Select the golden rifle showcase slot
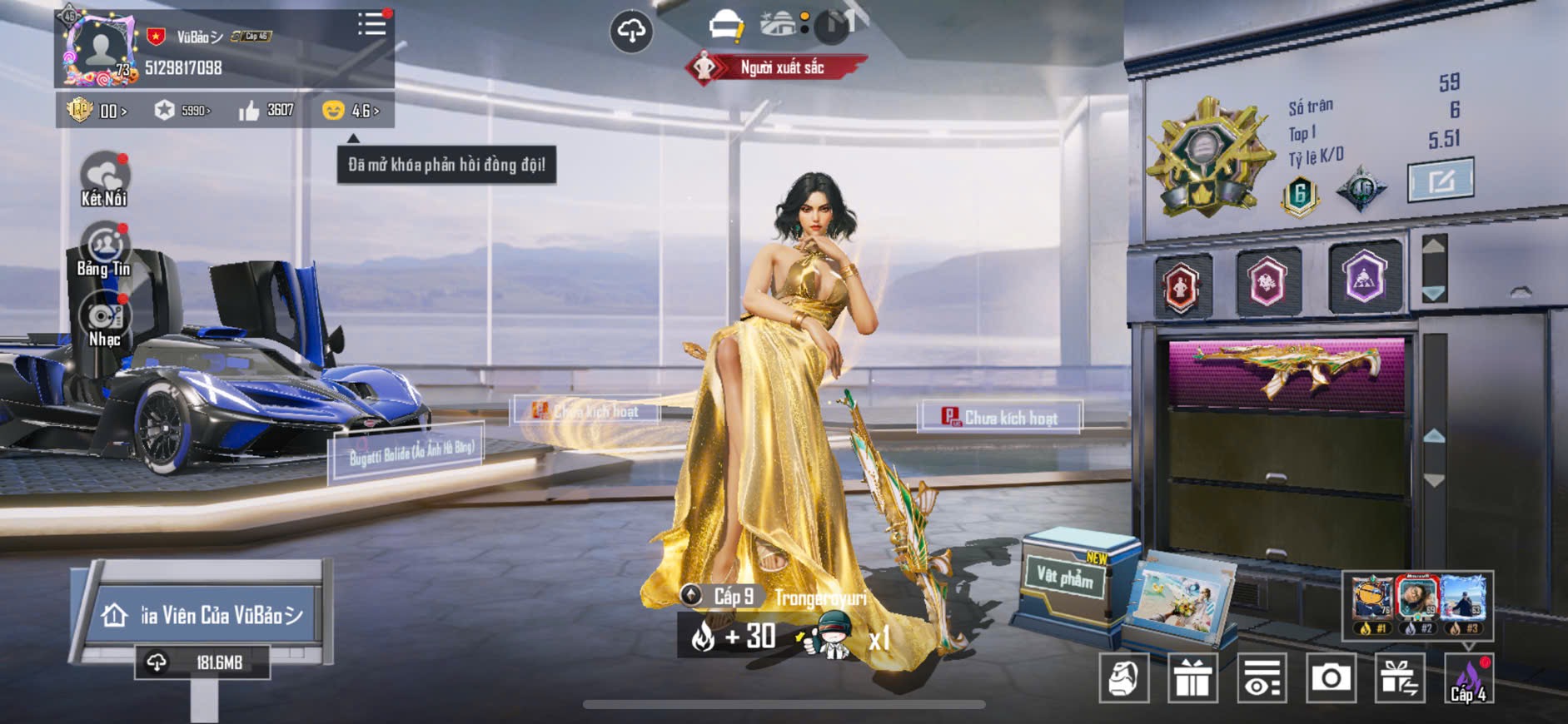This screenshot has height=724, width=1568. (x=1286, y=373)
